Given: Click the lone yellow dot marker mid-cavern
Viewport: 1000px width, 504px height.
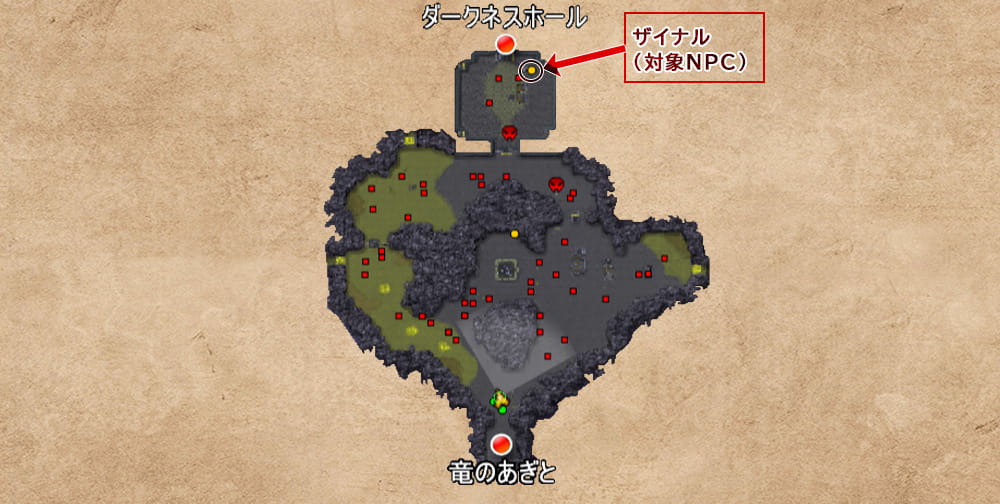Looking at the screenshot, I should click(515, 234).
